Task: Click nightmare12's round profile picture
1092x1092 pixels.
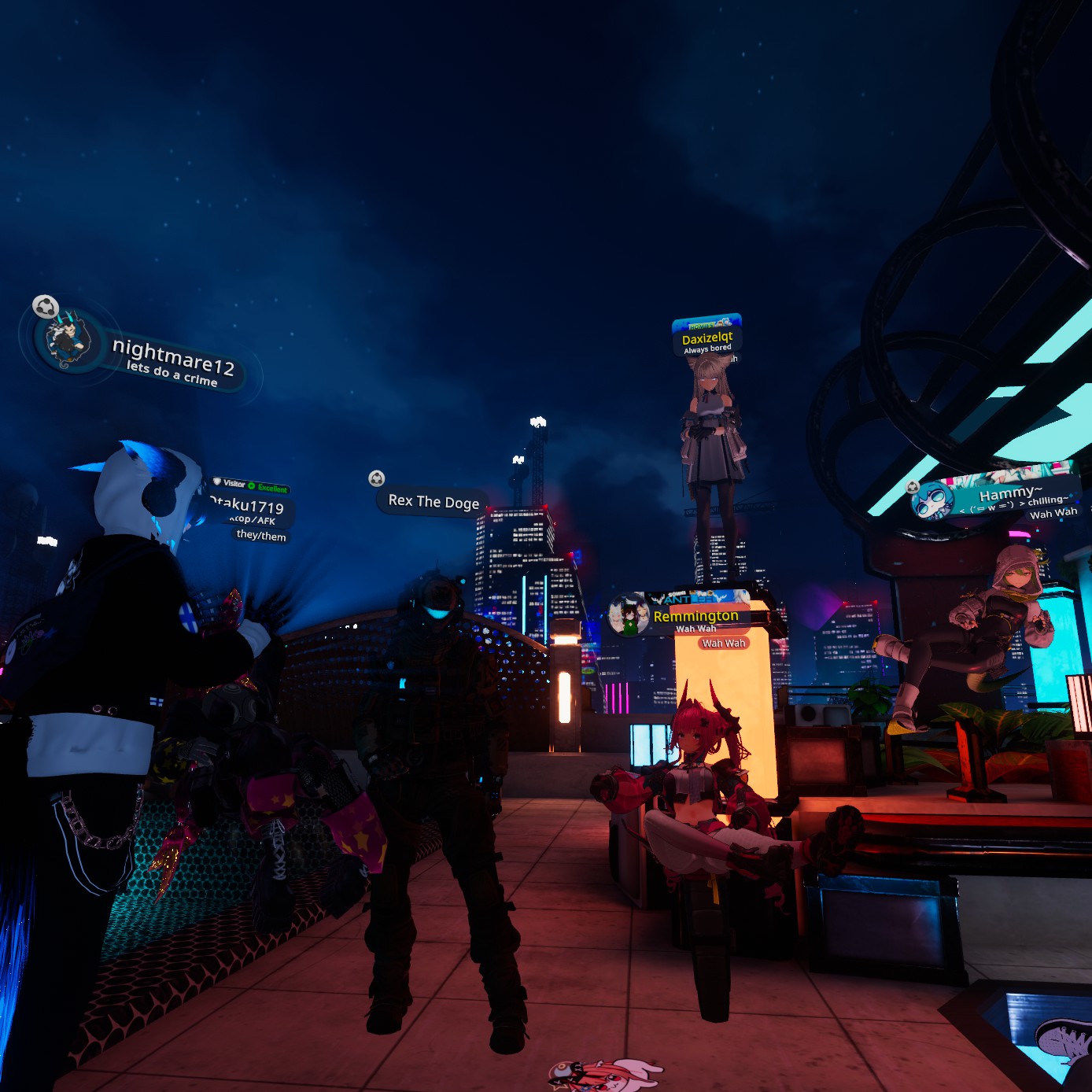Action: pos(68,341)
